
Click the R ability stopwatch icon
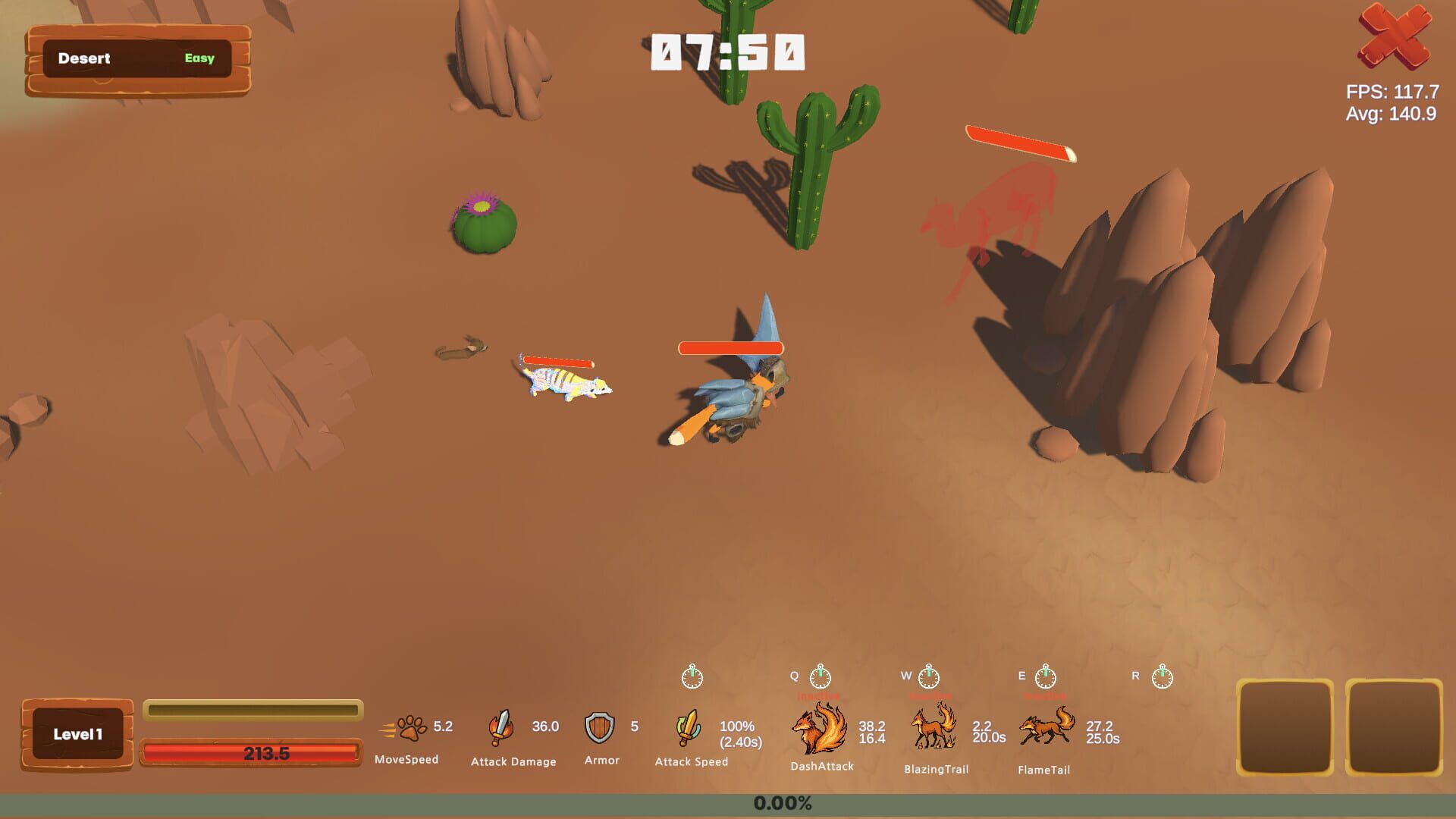tap(1161, 675)
